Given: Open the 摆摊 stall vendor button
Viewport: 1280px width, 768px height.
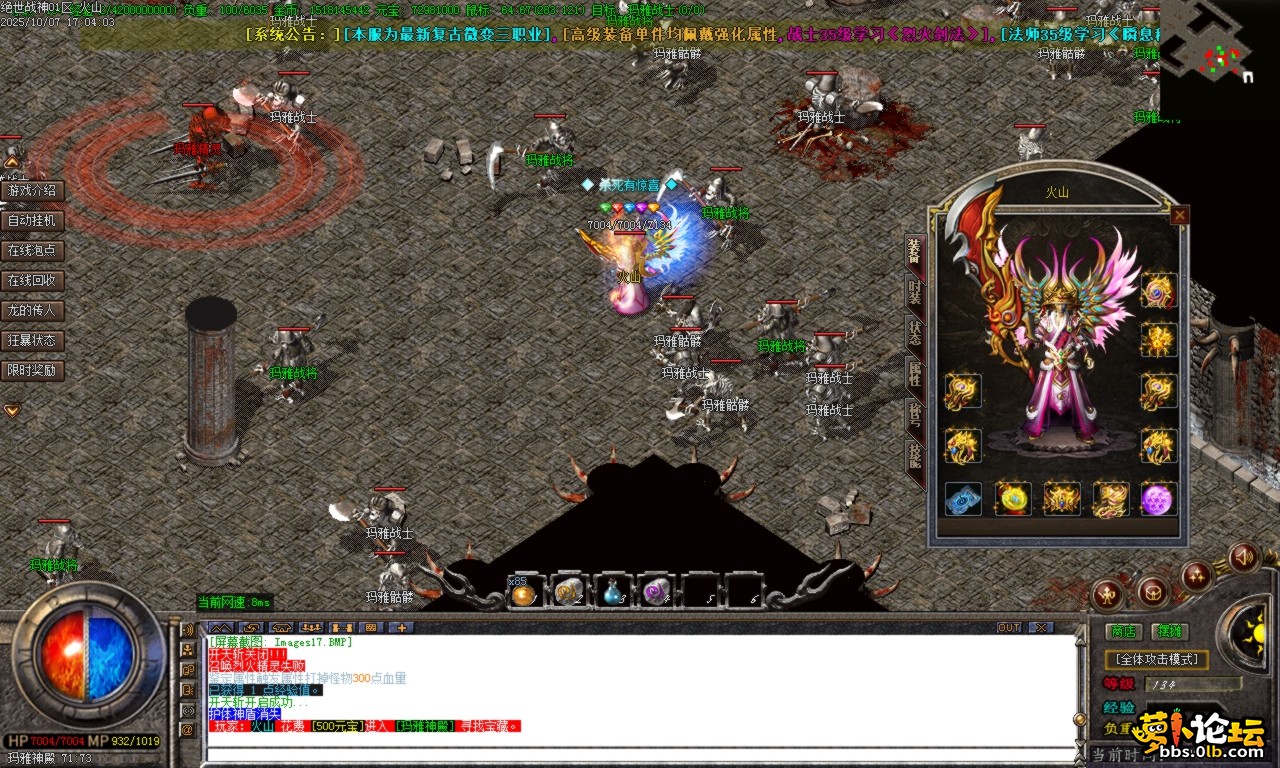Looking at the screenshot, I should 1169,631.
